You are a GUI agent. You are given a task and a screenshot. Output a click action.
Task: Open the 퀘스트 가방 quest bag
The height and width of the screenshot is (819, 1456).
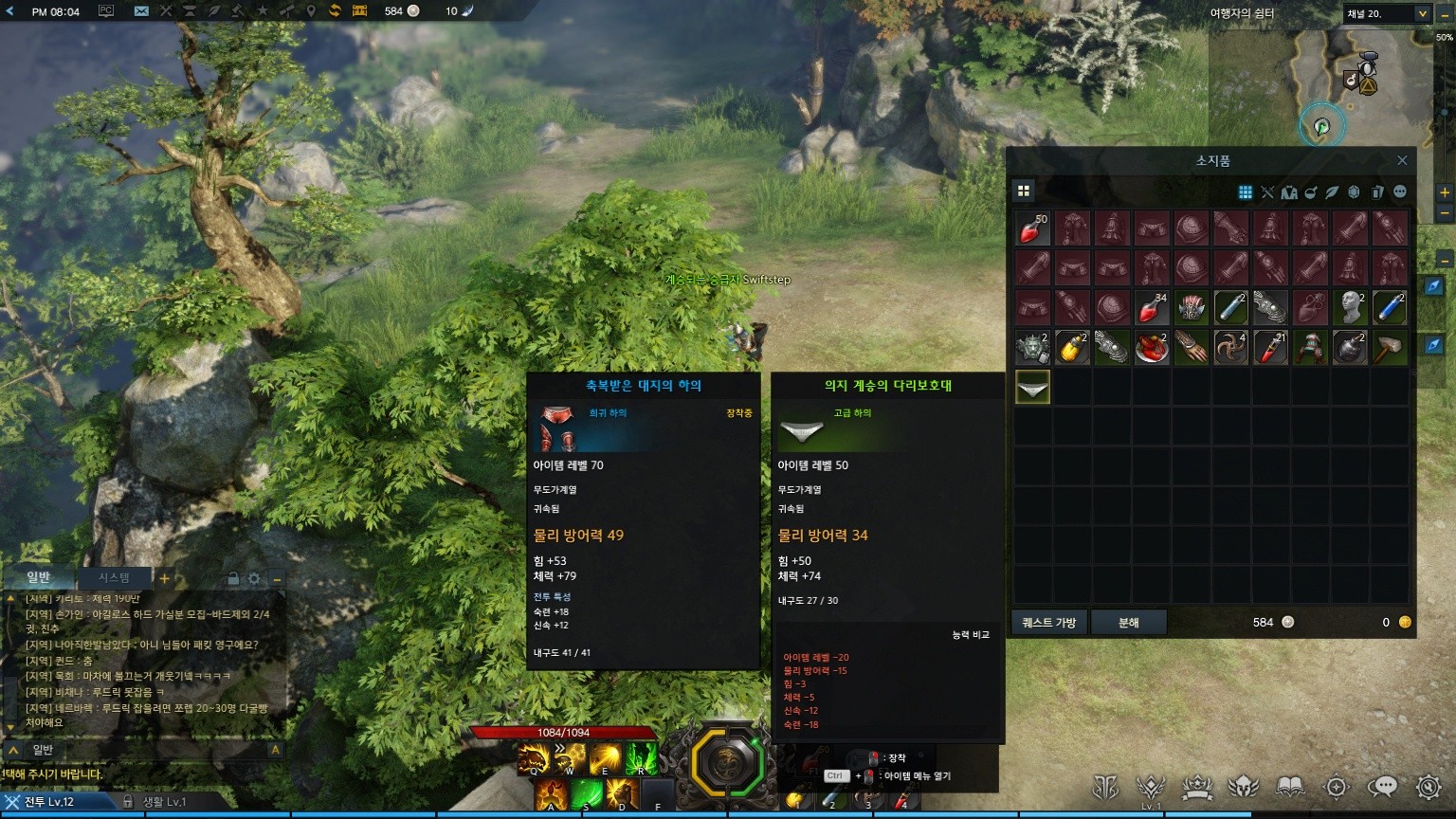(x=1048, y=623)
